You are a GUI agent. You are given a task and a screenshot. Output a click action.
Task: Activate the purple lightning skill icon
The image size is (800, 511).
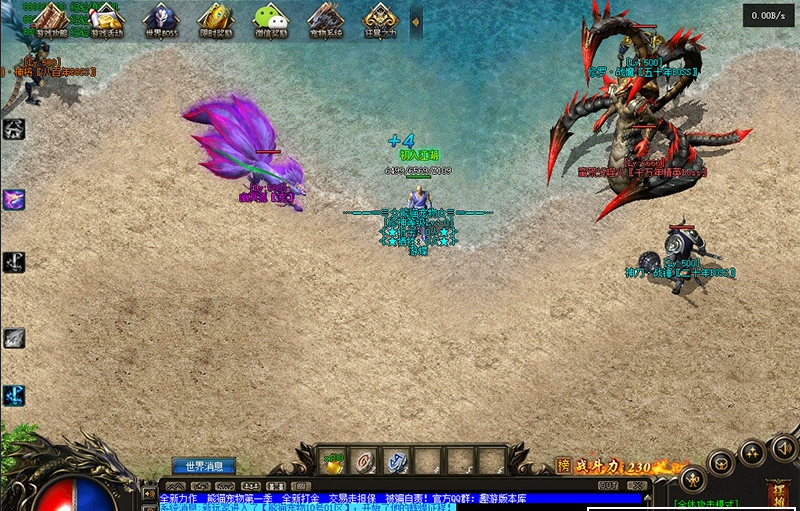tap(14, 199)
